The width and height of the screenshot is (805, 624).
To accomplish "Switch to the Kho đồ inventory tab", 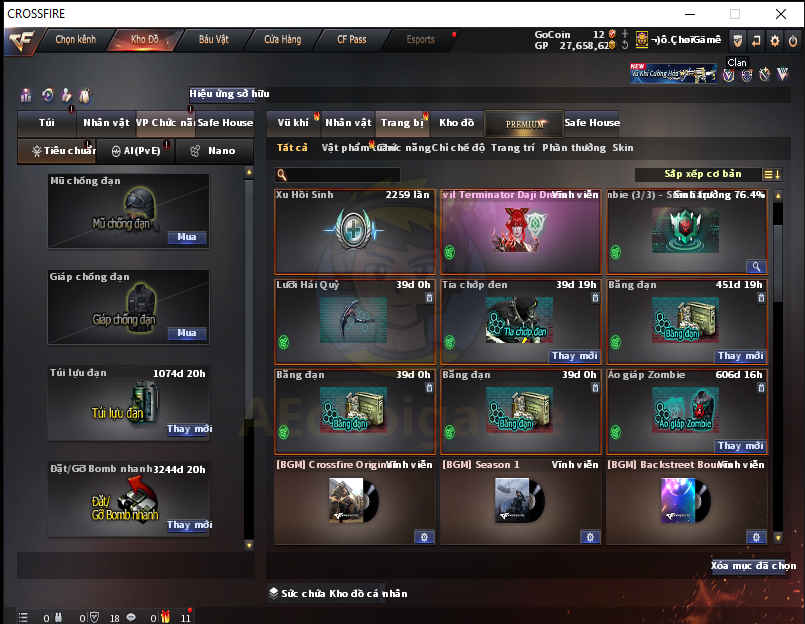I will pos(456,123).
